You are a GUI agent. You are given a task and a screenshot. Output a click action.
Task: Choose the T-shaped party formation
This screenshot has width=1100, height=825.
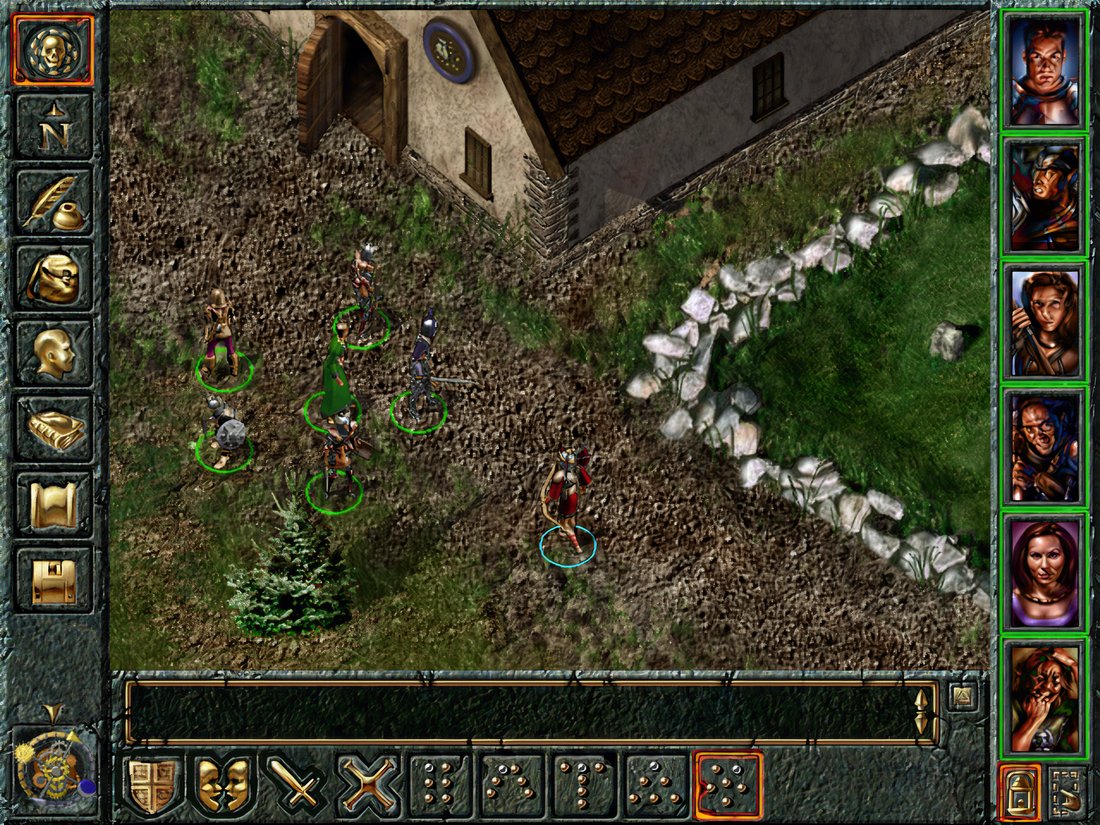coord(584,785)
